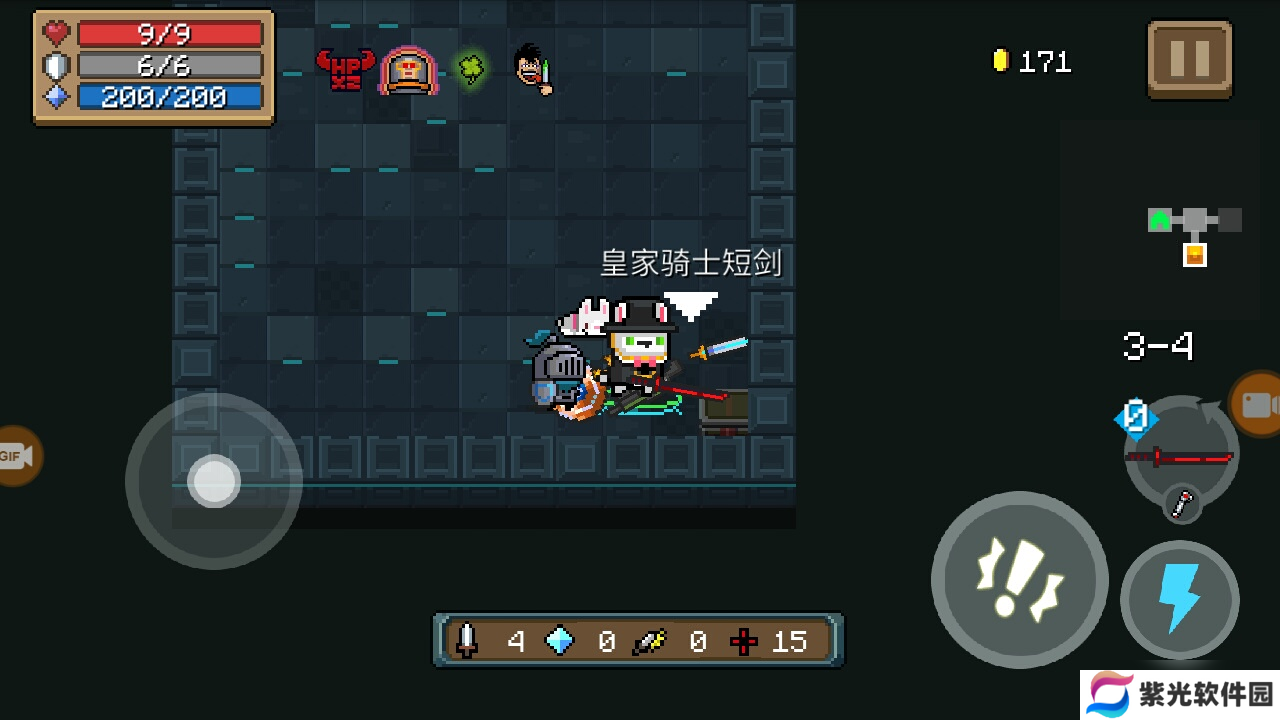Select the red demon HP buff icon
Image resolution: width=1280 pixels, height=720 pixels.
tap(345, 70)
